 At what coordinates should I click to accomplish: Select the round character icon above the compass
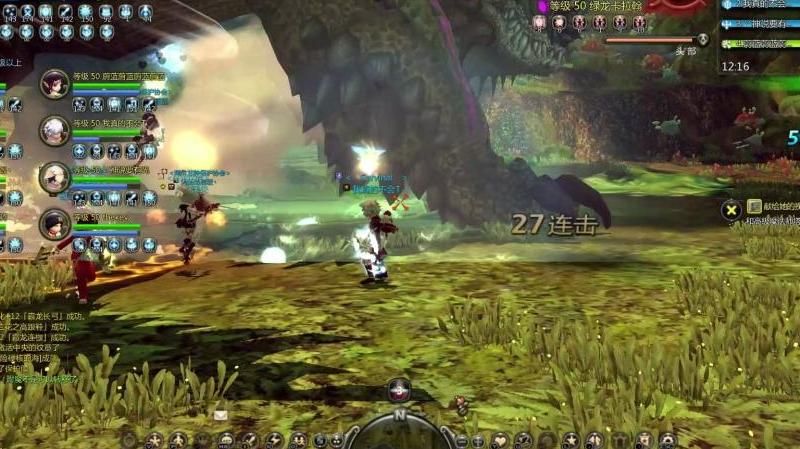[x=399, y=390]
